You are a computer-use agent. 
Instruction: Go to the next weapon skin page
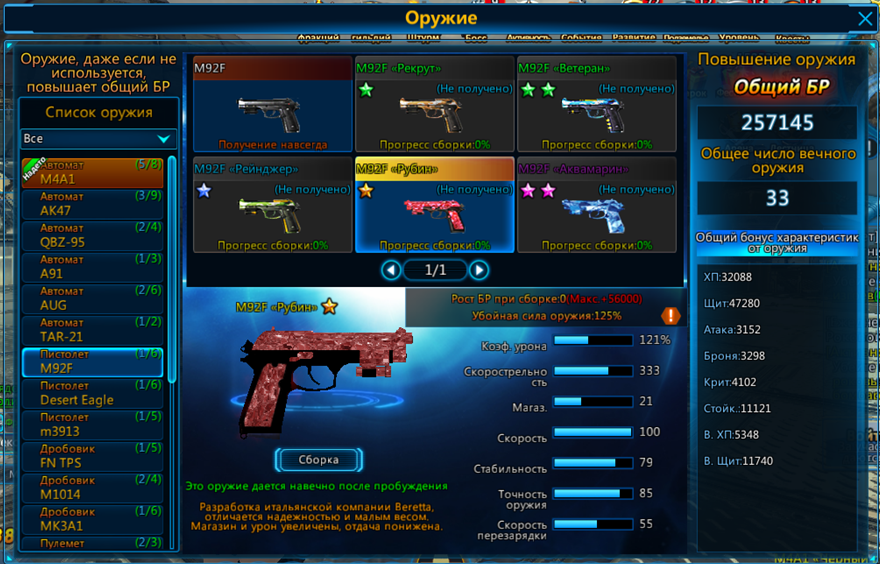[479, 270]
